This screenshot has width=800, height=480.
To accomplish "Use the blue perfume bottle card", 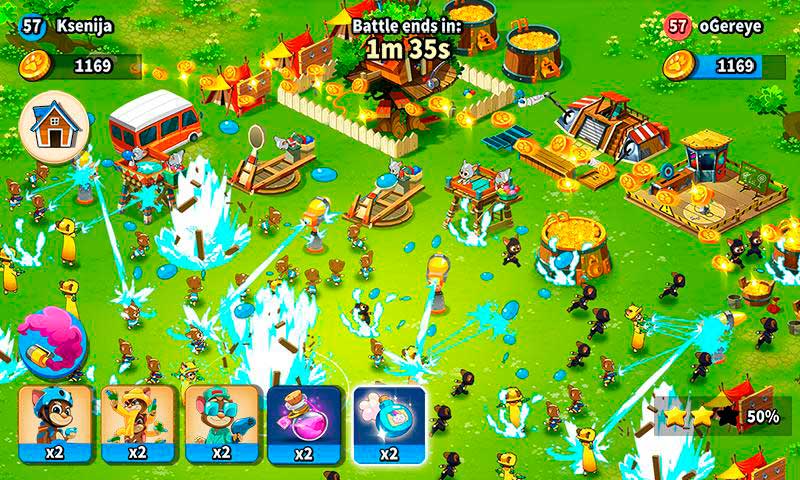I will (x=389, y=422).
